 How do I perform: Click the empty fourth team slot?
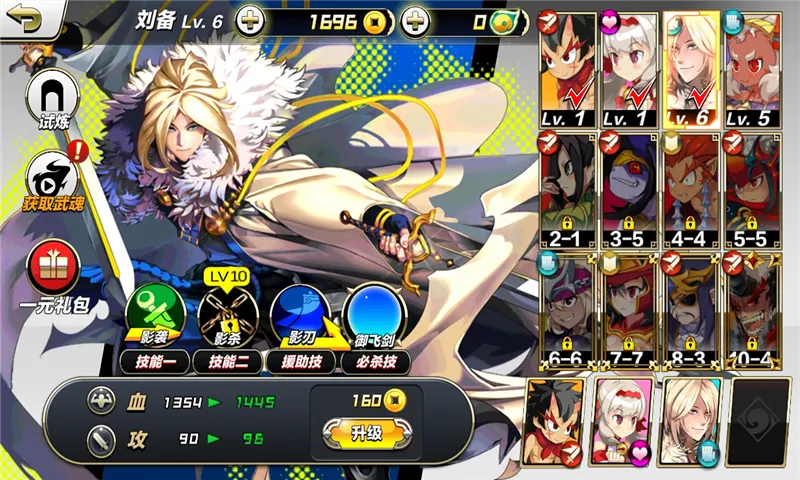point(758,422)
